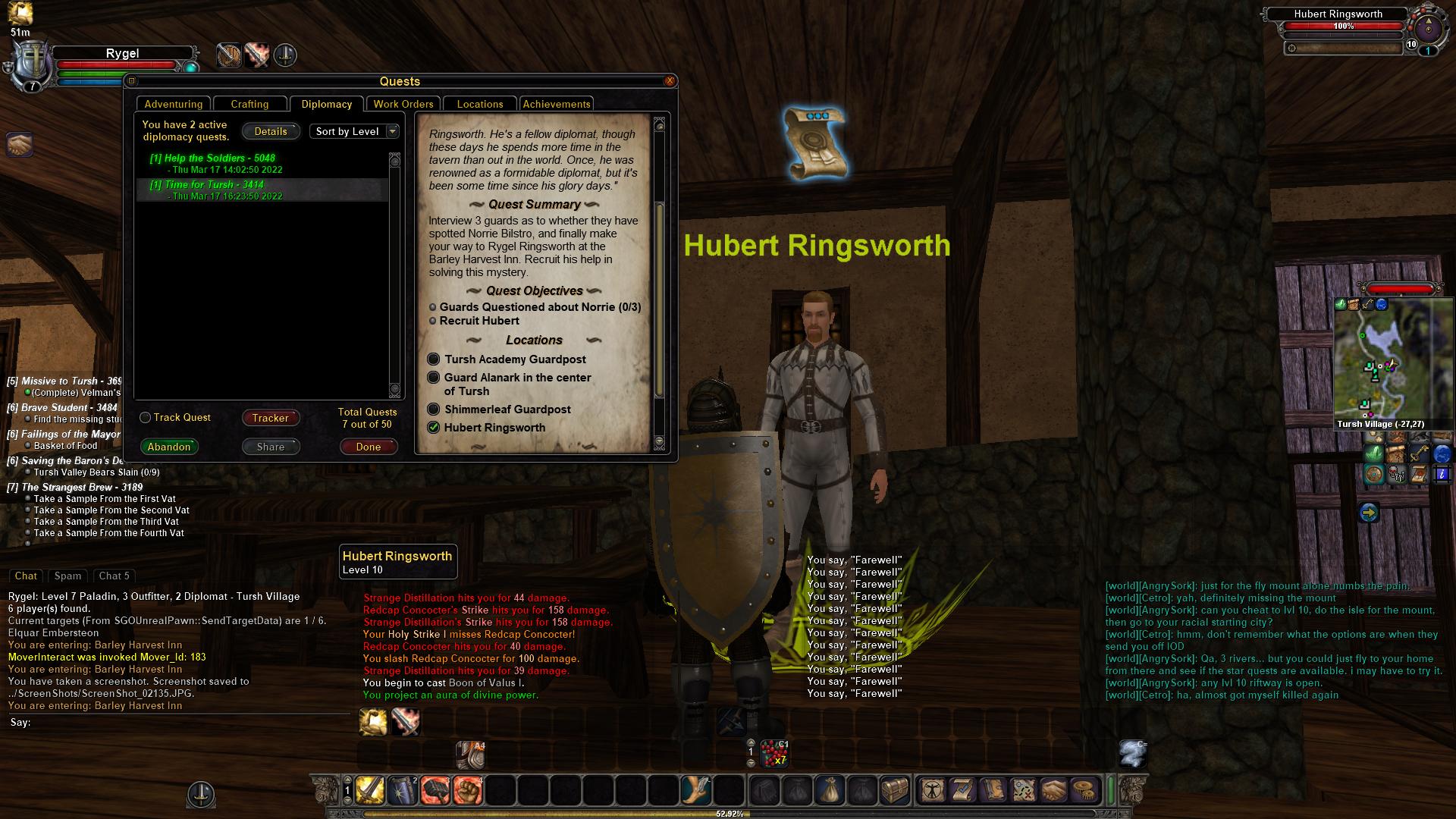Toggle the Tursh Academy Guardpost location

[x=434, y=359]
